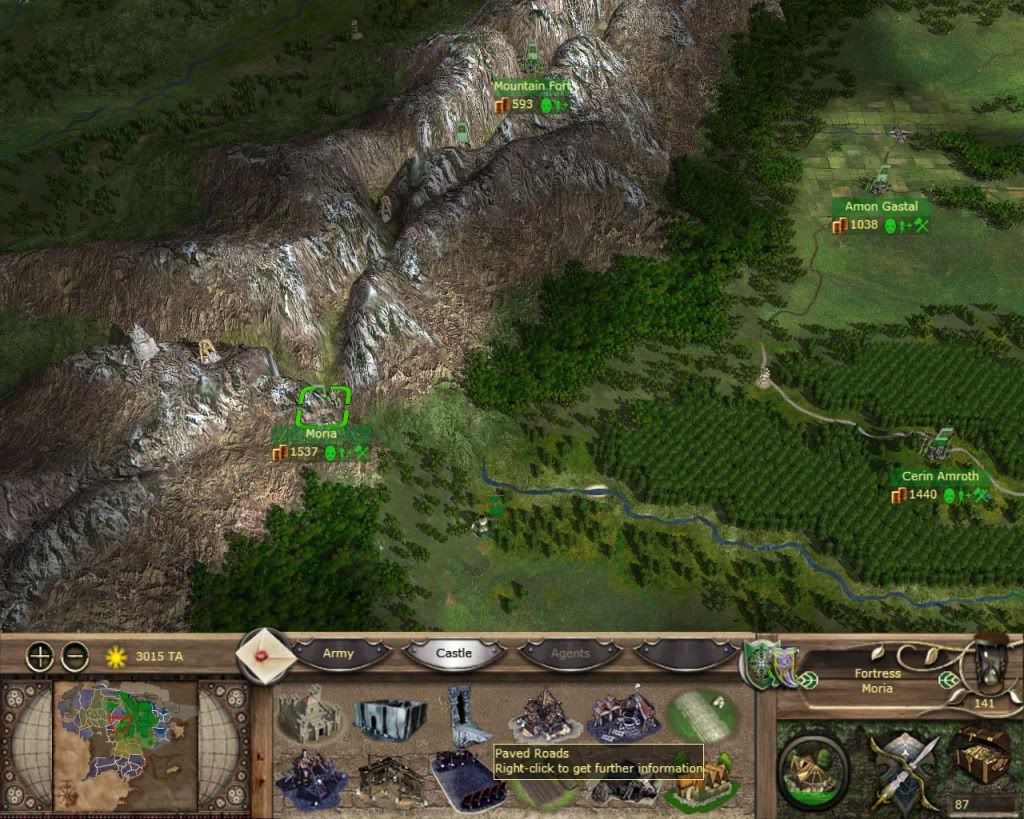Select the Agents tab

coord(571,654)
